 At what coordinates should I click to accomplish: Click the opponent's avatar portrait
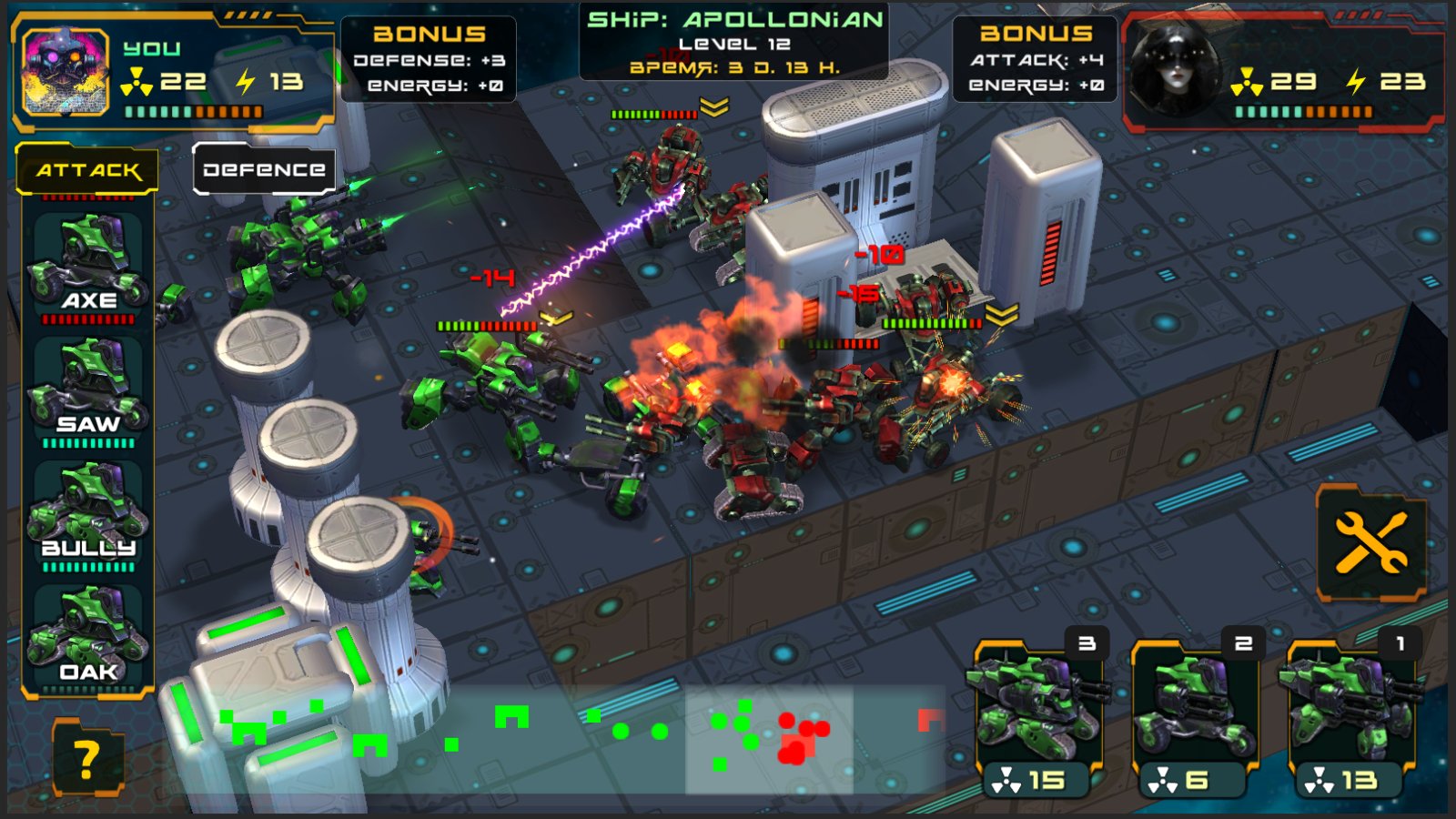click(1173, 68)
